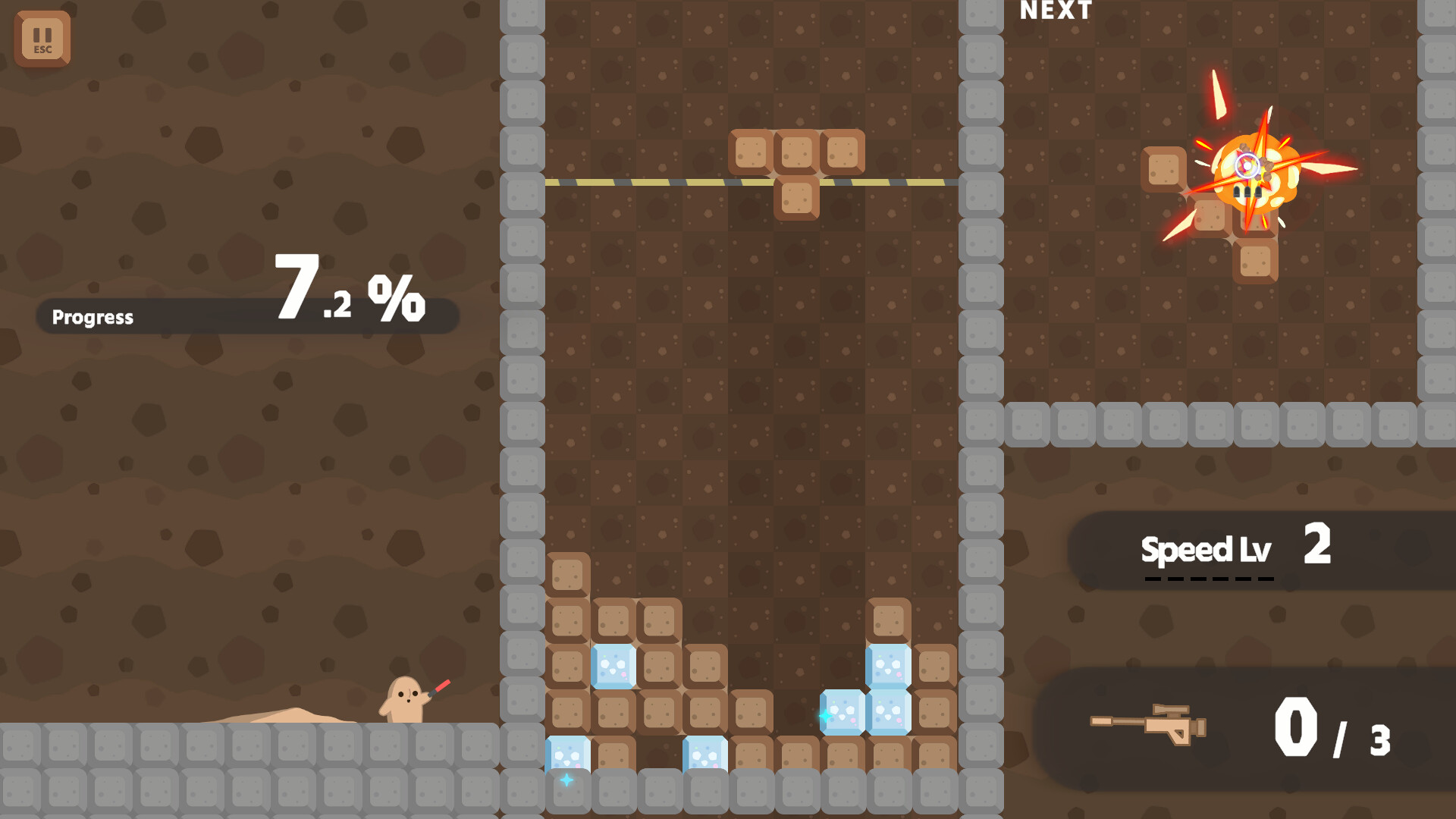
Task: Click the 0 / 3 rifle counter
Action: click(x=1335, y=726)
